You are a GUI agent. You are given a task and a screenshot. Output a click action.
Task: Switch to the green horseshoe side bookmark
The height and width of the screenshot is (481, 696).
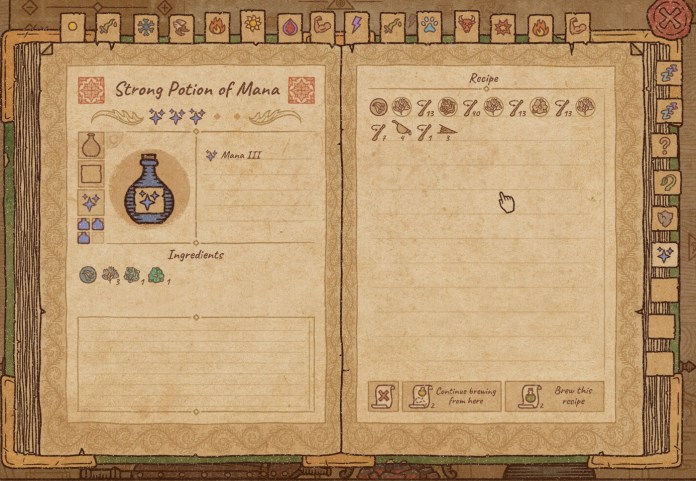click(x=662, y=183)
